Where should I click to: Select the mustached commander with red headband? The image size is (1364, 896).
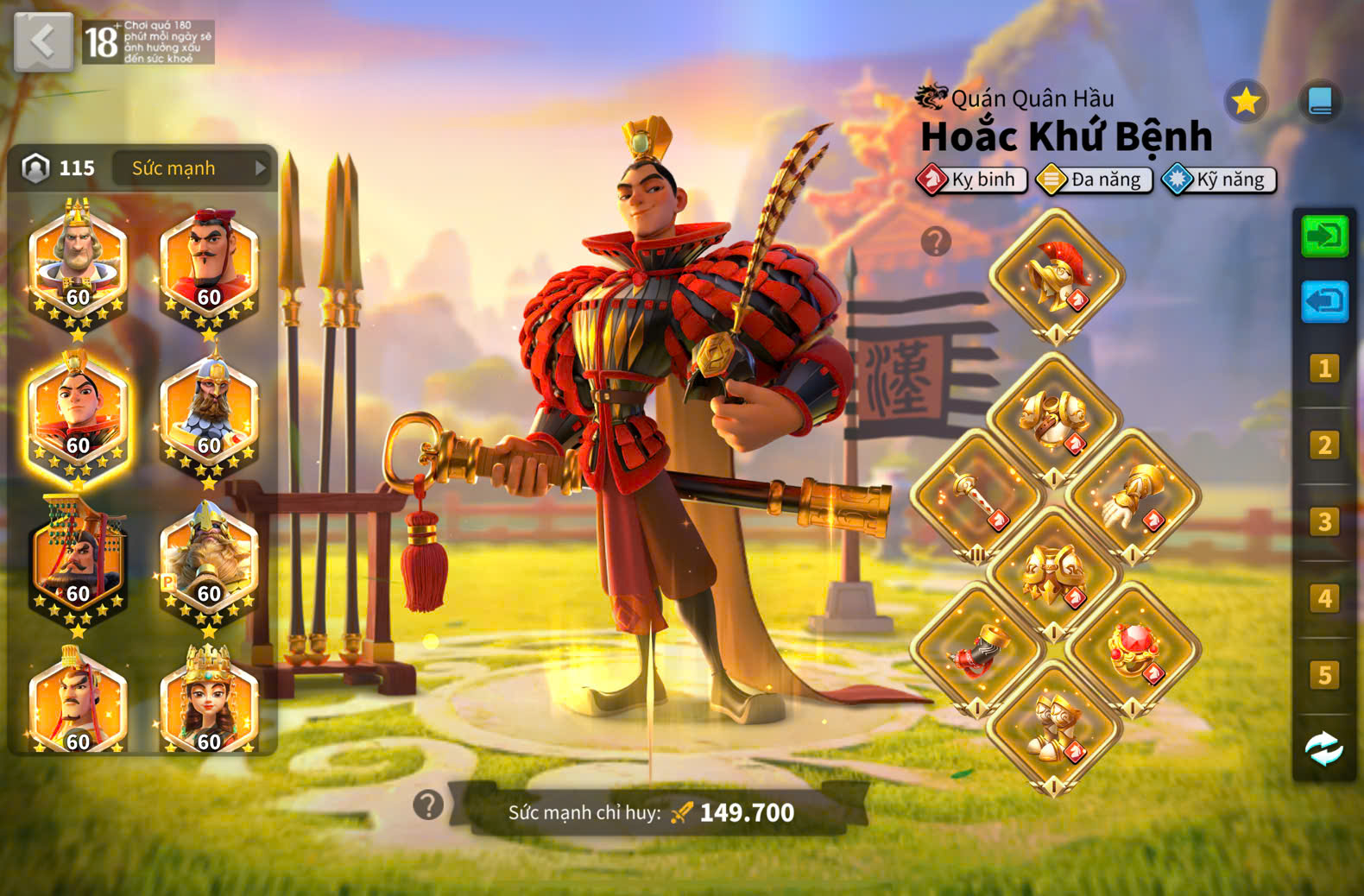point(209,263)
